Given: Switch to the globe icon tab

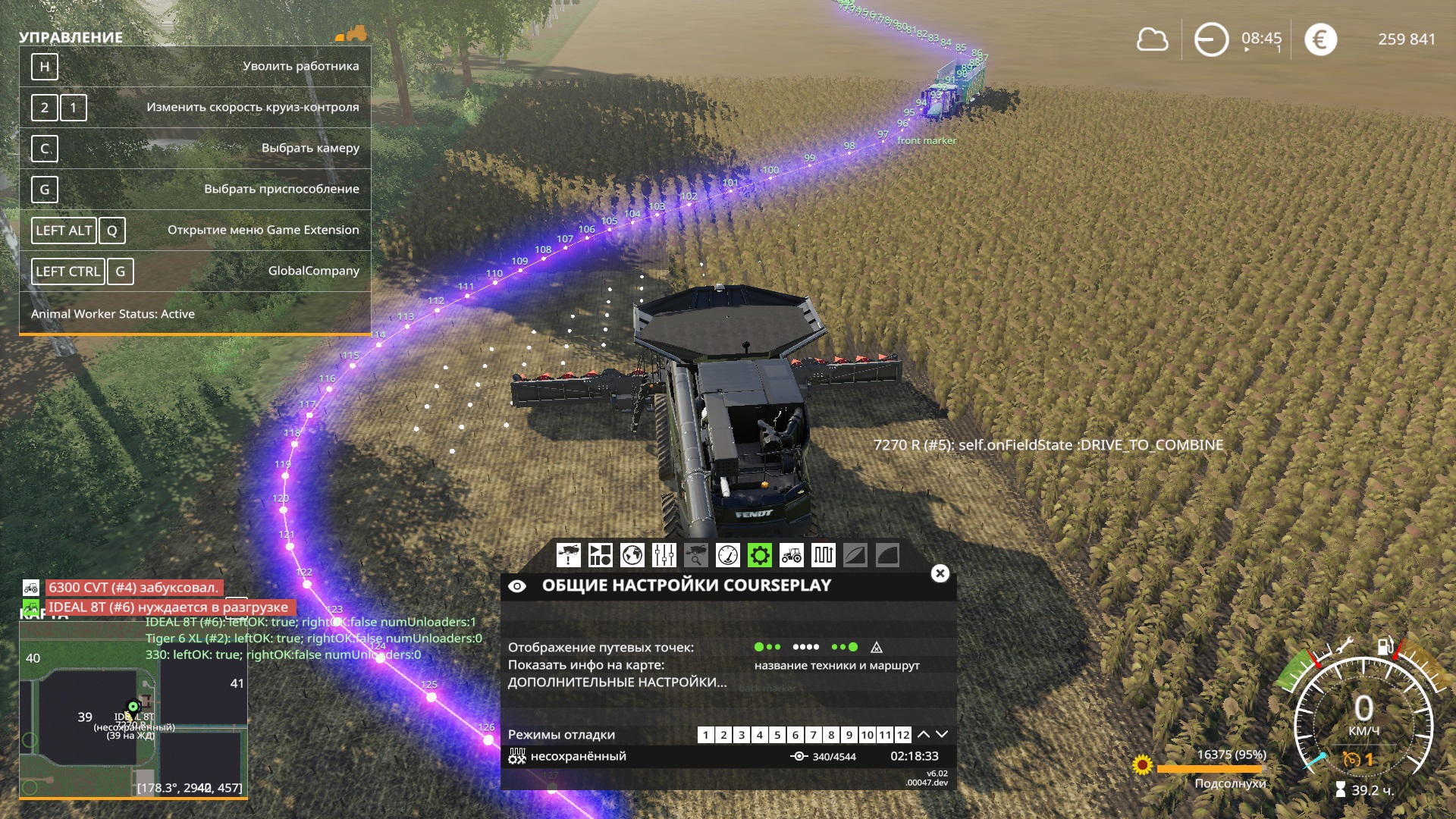Looking at the screenshot, I should coord(632,555).
